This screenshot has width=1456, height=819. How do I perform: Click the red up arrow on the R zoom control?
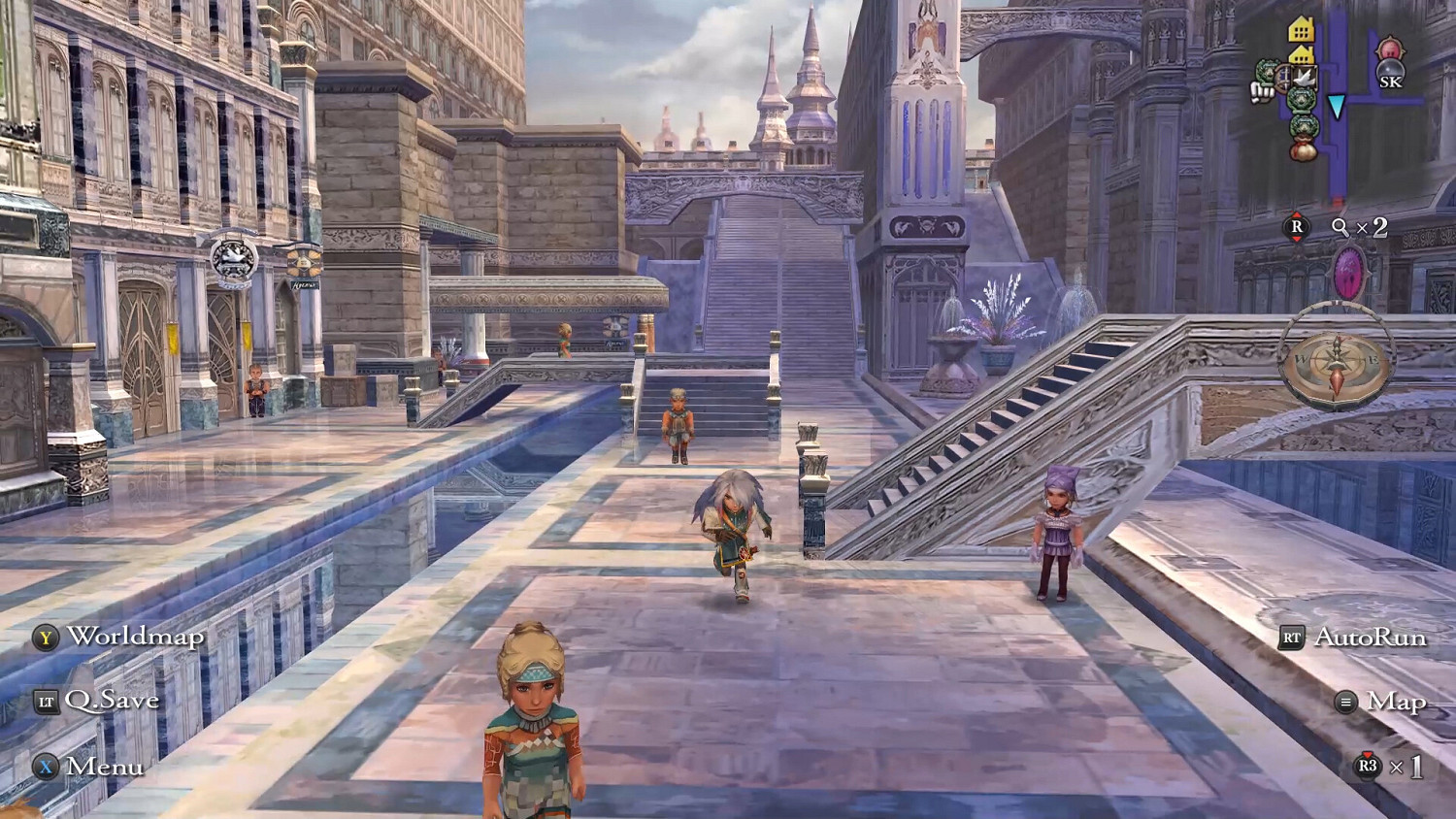pos(1297,215)
